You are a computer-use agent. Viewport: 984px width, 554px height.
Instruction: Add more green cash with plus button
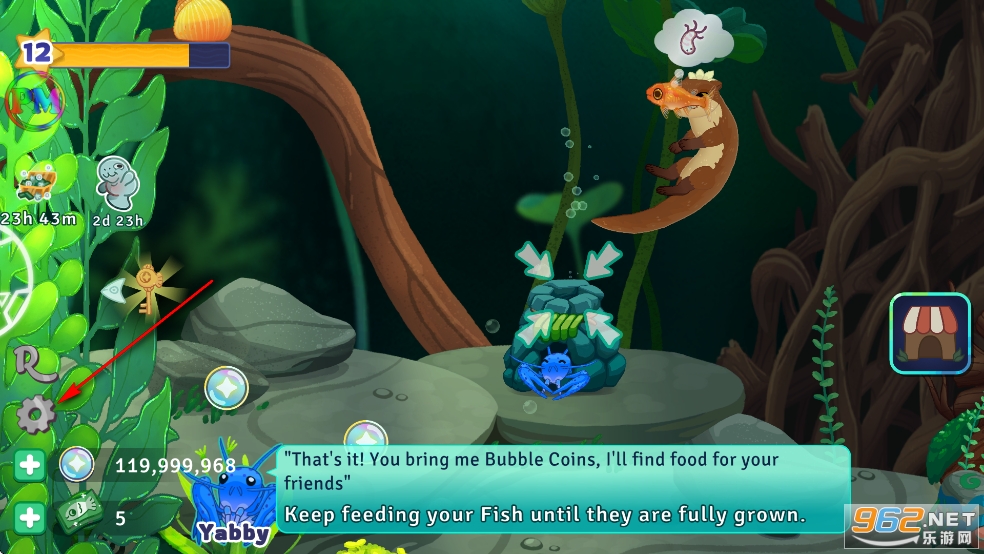(30, 517)
